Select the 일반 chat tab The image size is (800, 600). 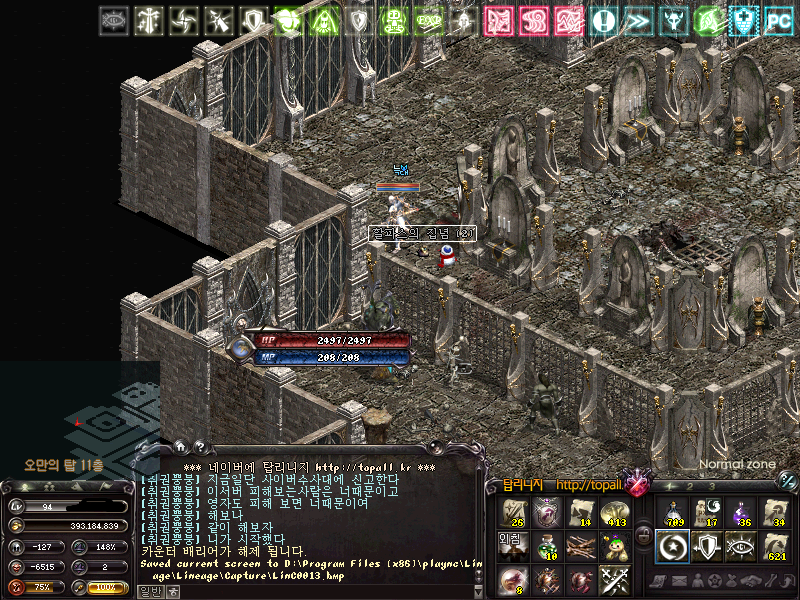coord(149,591)
